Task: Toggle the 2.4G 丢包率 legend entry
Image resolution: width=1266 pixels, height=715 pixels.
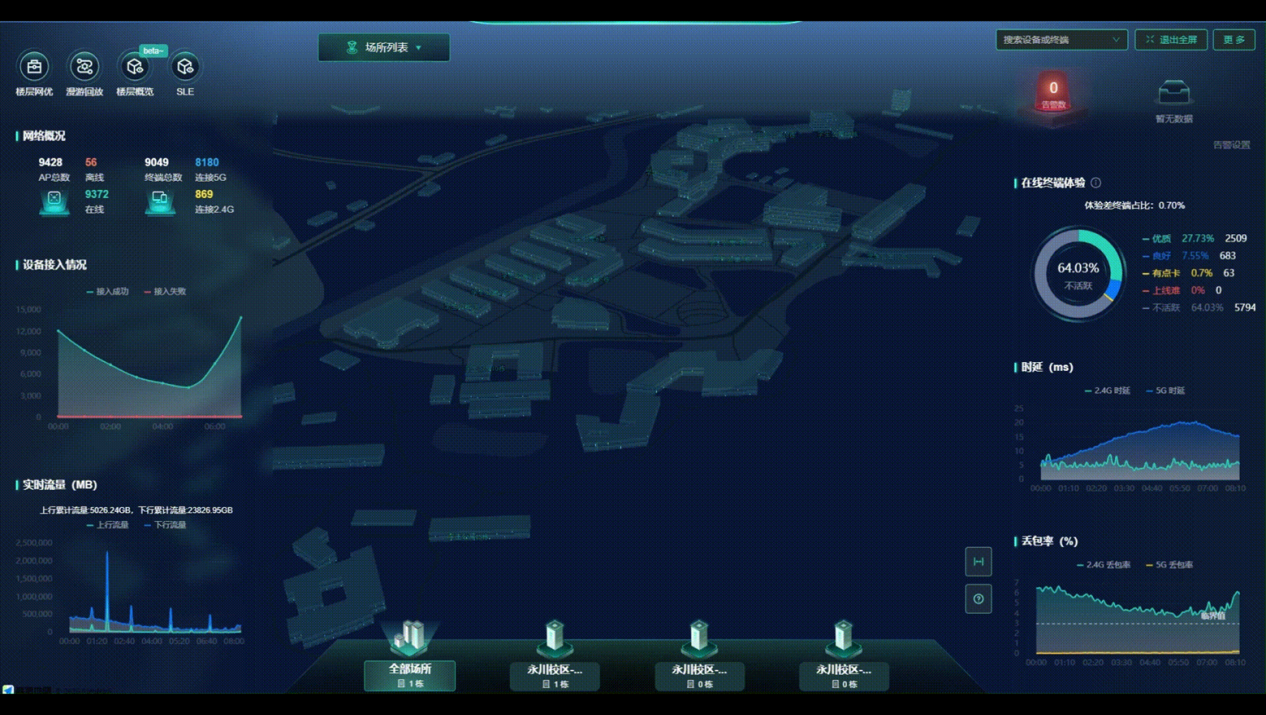Action: click(1107, 565)
